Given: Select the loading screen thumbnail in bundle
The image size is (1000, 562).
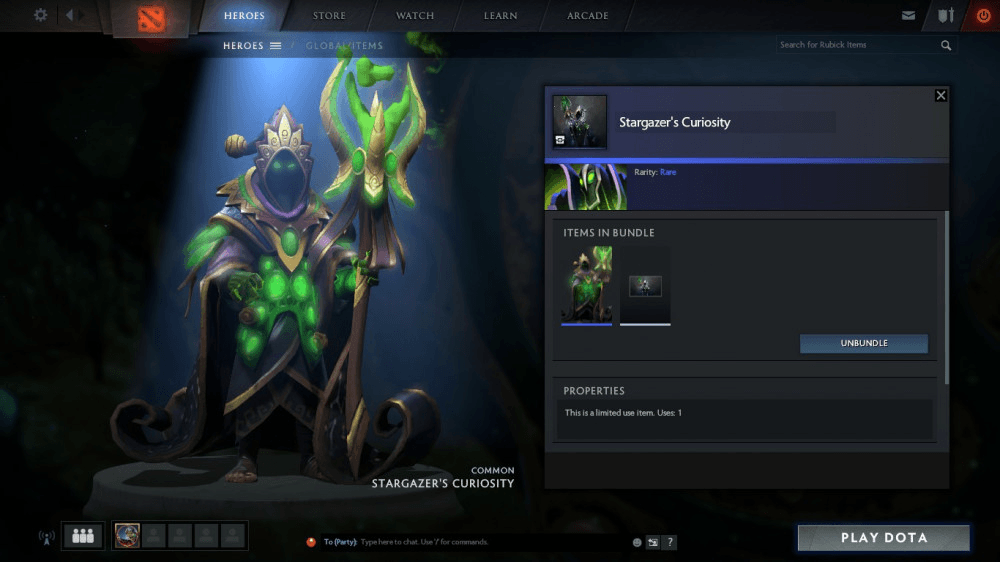Looking at the screenshot, I should [x=645, y=286].
